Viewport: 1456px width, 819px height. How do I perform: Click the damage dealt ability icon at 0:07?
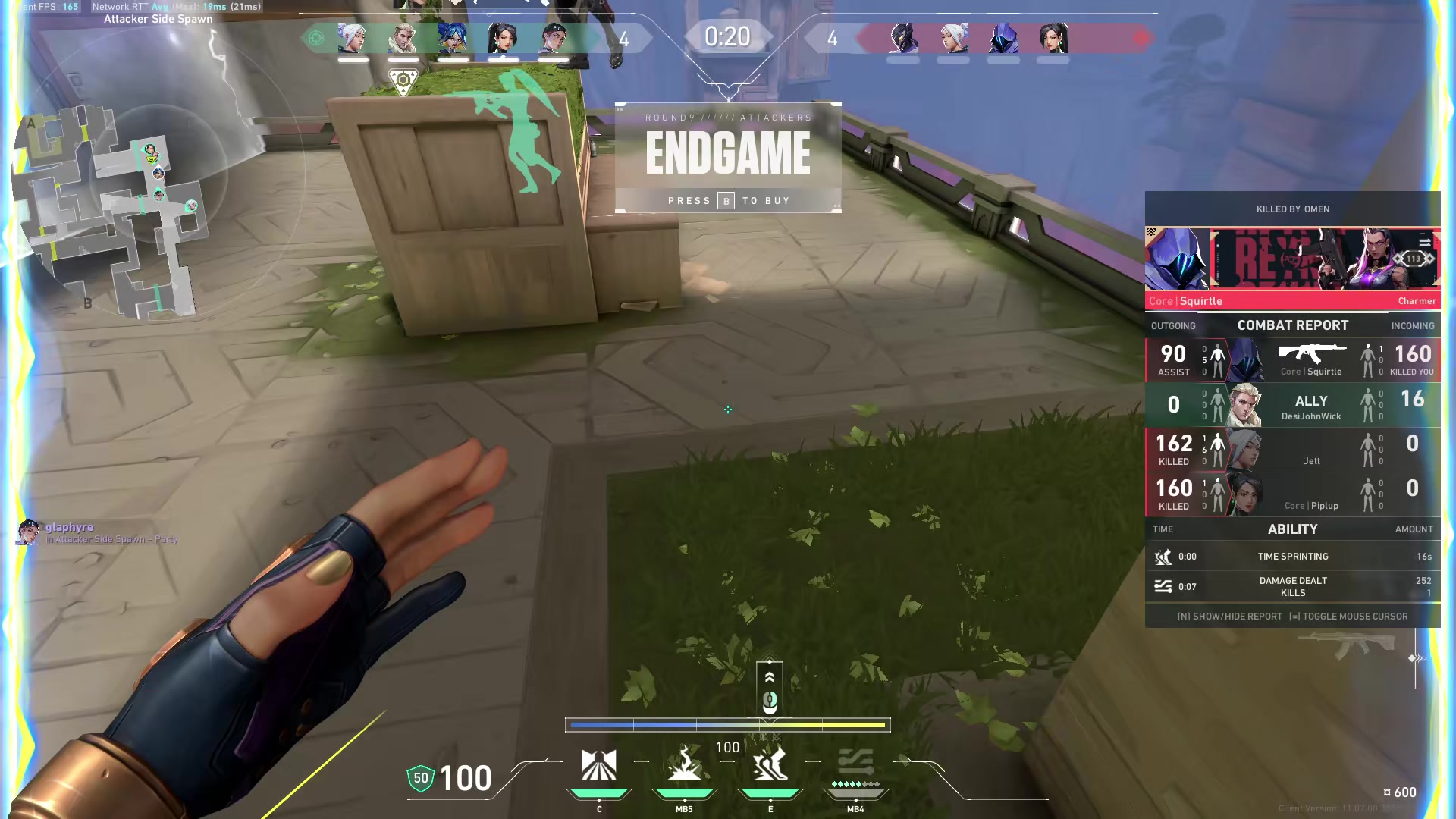point(1164,585)
